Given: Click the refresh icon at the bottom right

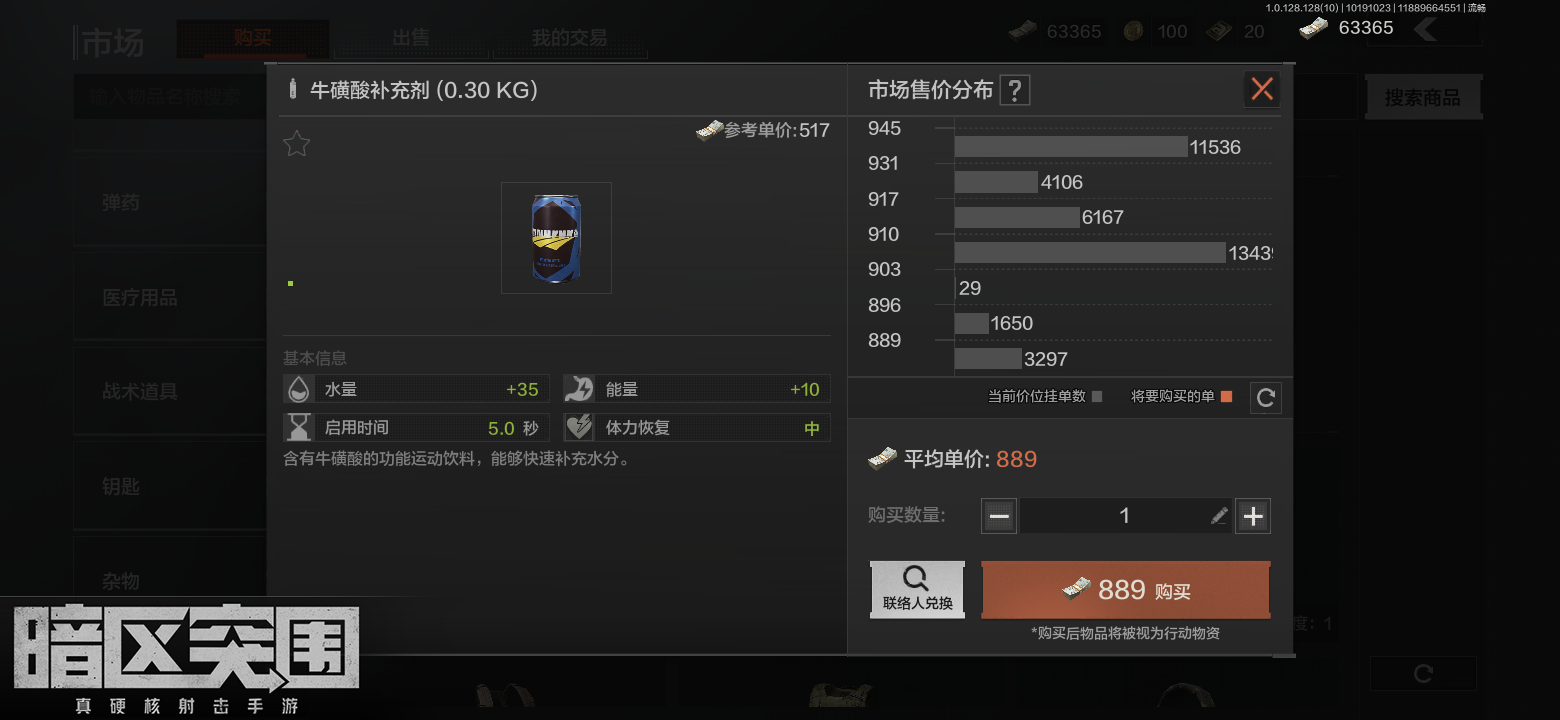Looking at the screenshot, I should click(1422, 673).
